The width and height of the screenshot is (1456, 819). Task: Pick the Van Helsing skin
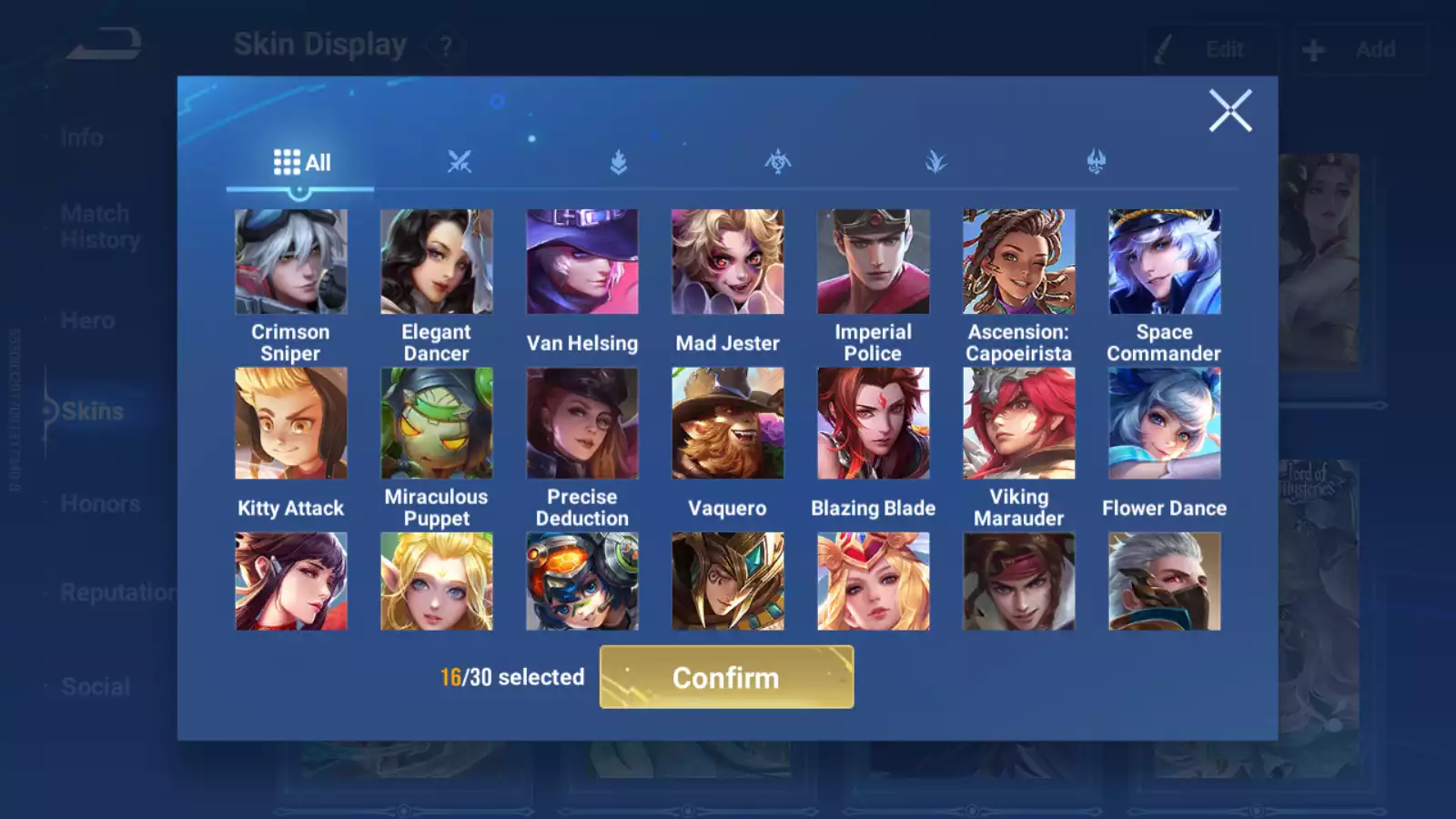582,262
